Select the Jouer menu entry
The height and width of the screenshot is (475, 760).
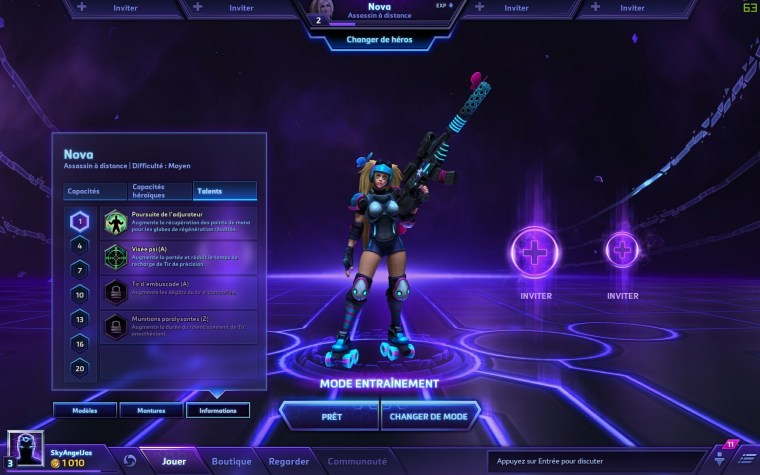tap(174, 461)
